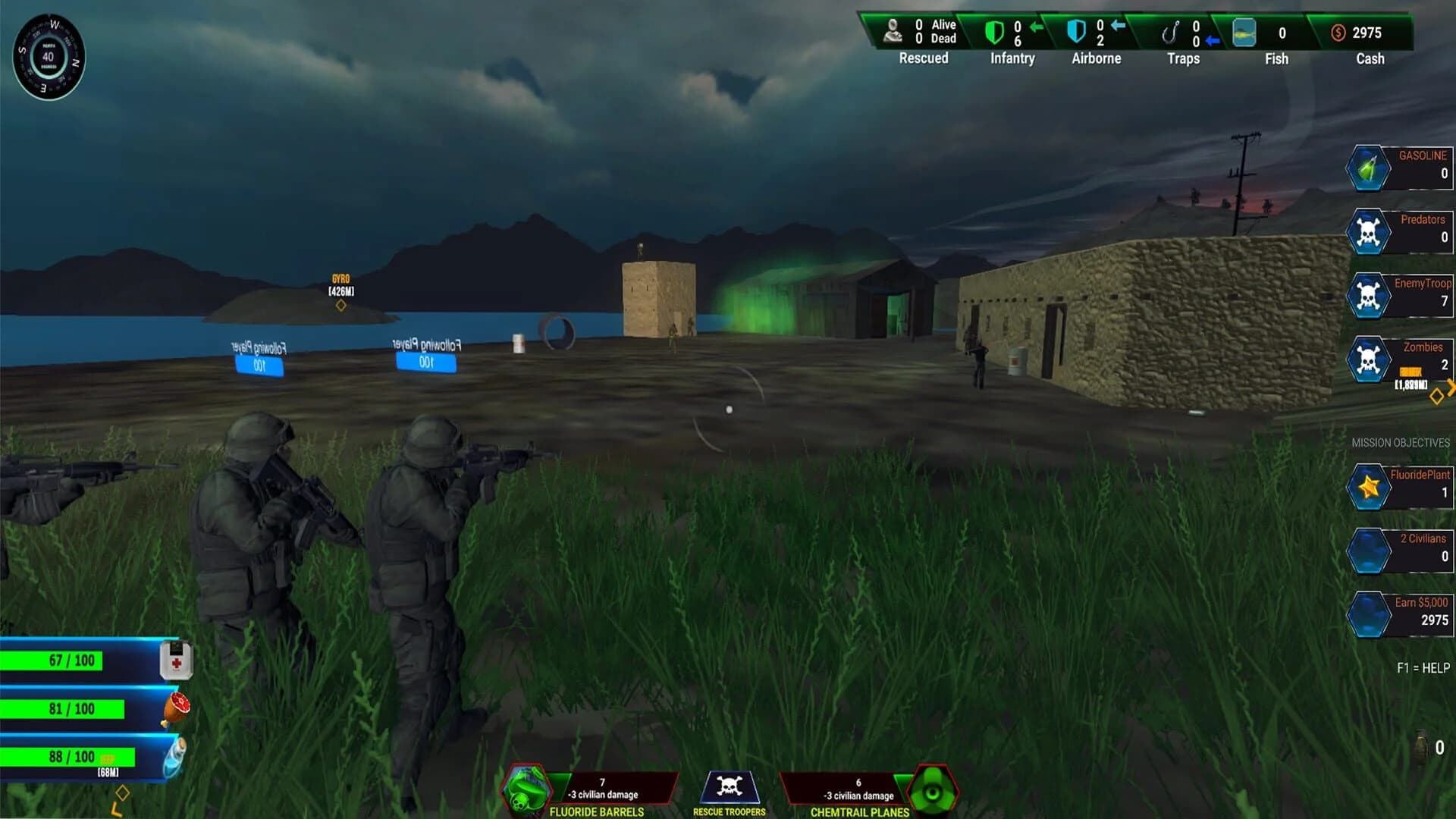
Task: Click the Cash coin icon
Action: coord(1338,33)
